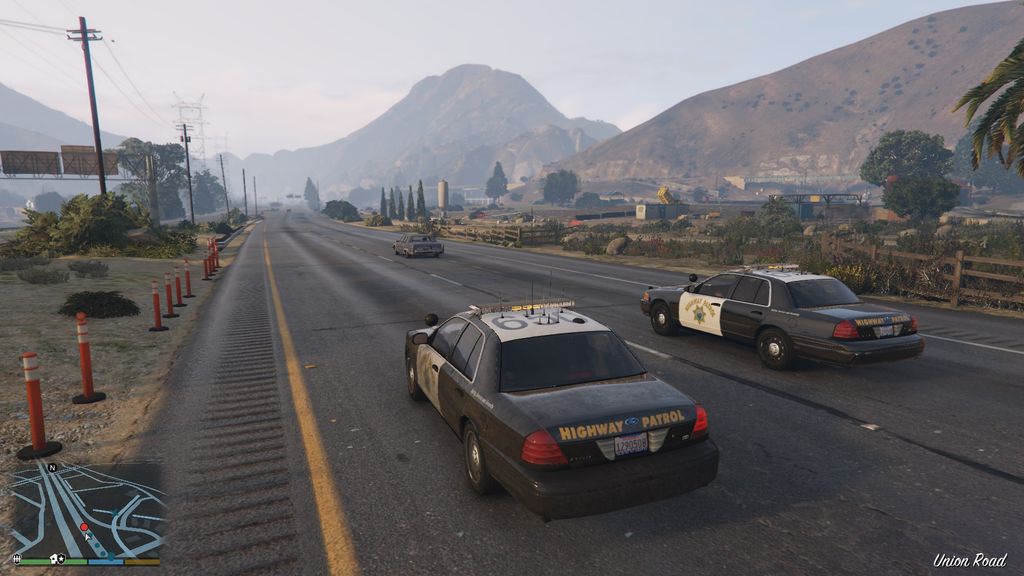The width and height of the screenshot is (1024, 576).
Task: Select the white player arrow on minimap
Action: click(89, 536)
